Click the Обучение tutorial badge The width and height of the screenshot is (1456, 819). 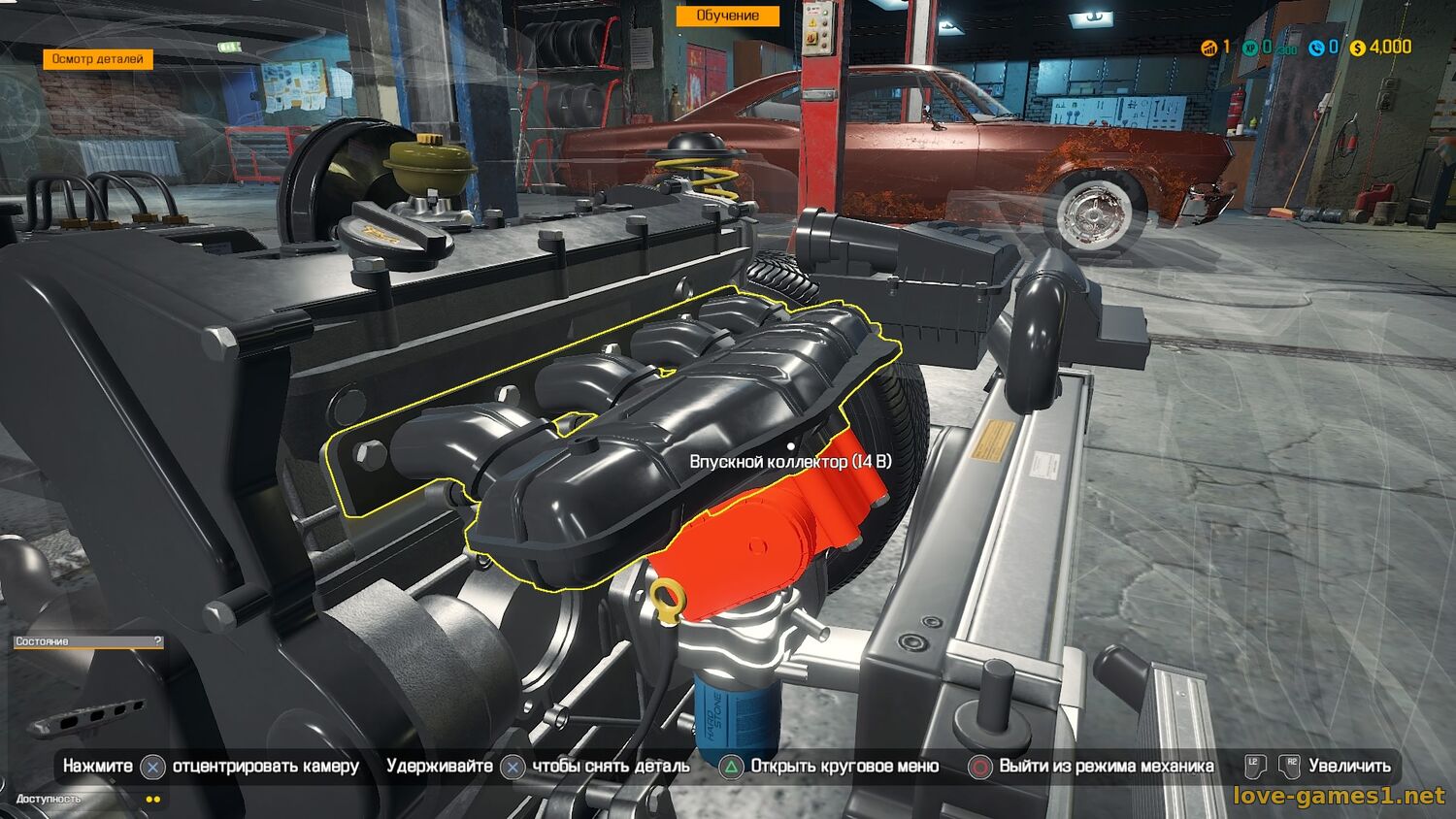pos(727,16)
